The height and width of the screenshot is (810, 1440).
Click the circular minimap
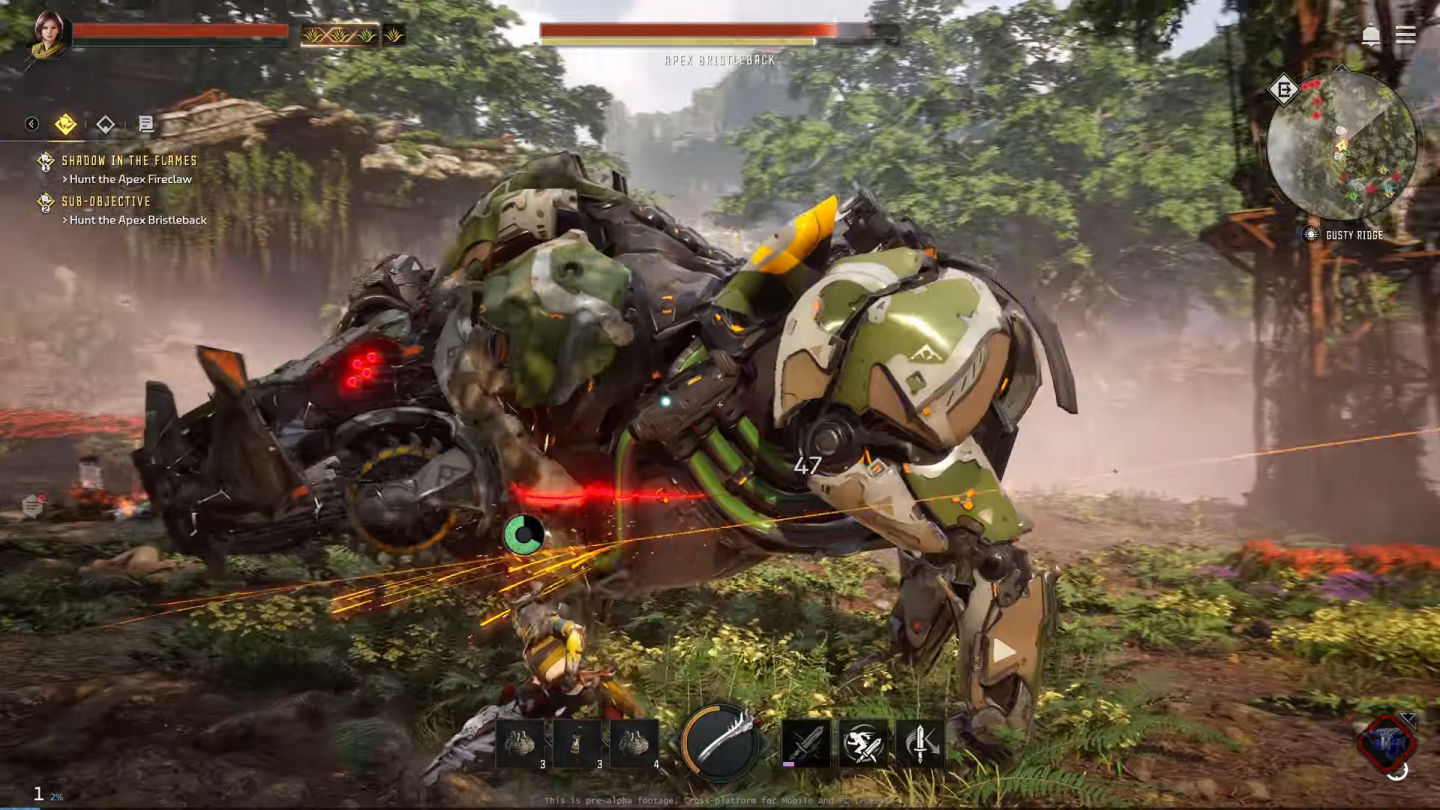[1341, 145]
